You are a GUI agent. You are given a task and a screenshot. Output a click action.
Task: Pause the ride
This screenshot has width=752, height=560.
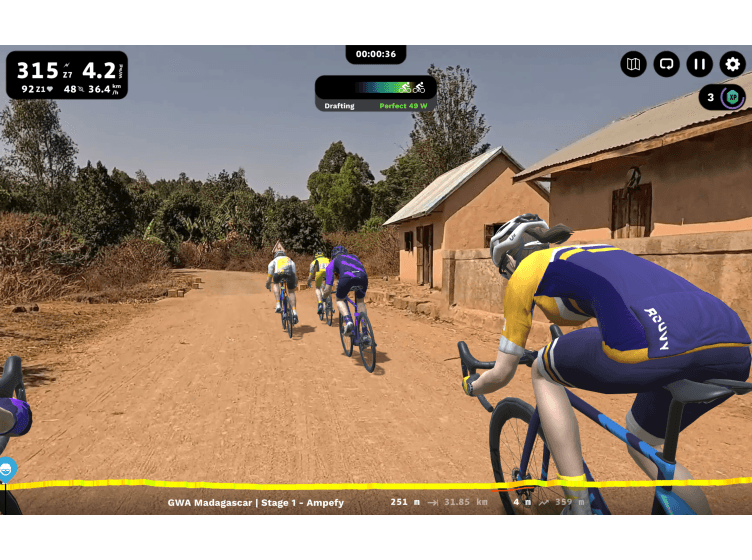699,64
